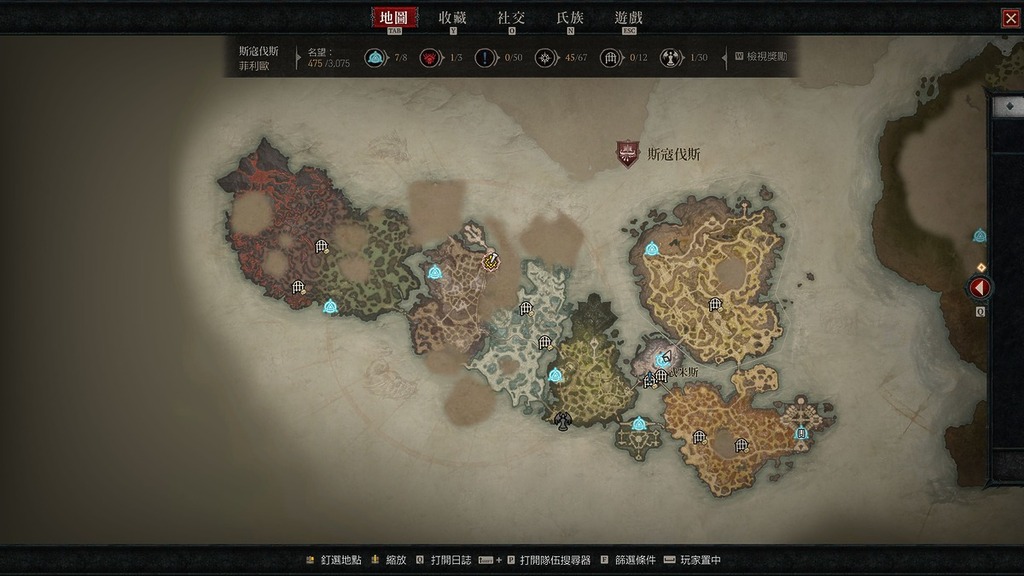Open the 遊戲 (Game) menu tab
Image resolution: width=1024 pixels, height=576 pixels.
[x=629, y=18]
